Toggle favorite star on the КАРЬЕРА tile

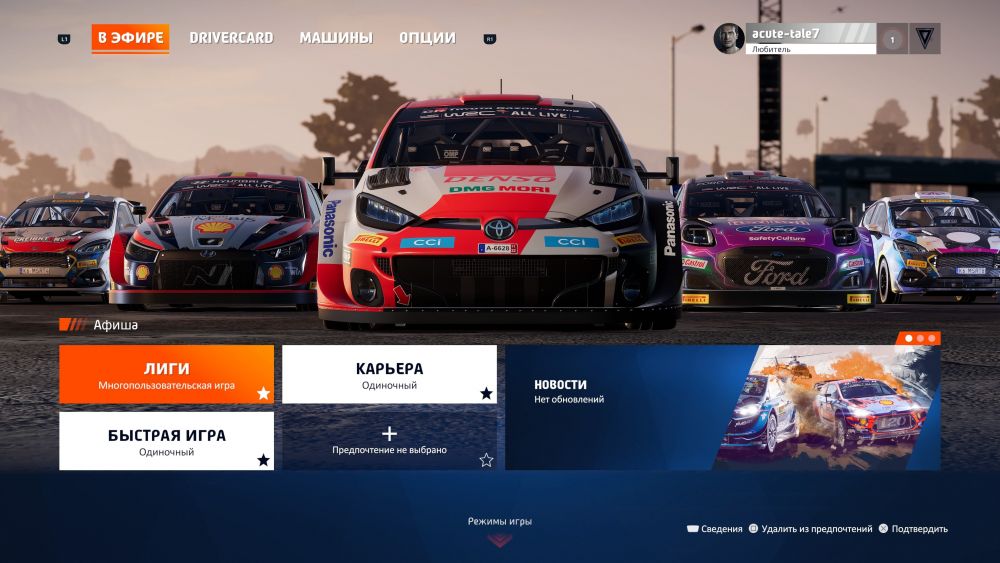[x=486, y=393]
